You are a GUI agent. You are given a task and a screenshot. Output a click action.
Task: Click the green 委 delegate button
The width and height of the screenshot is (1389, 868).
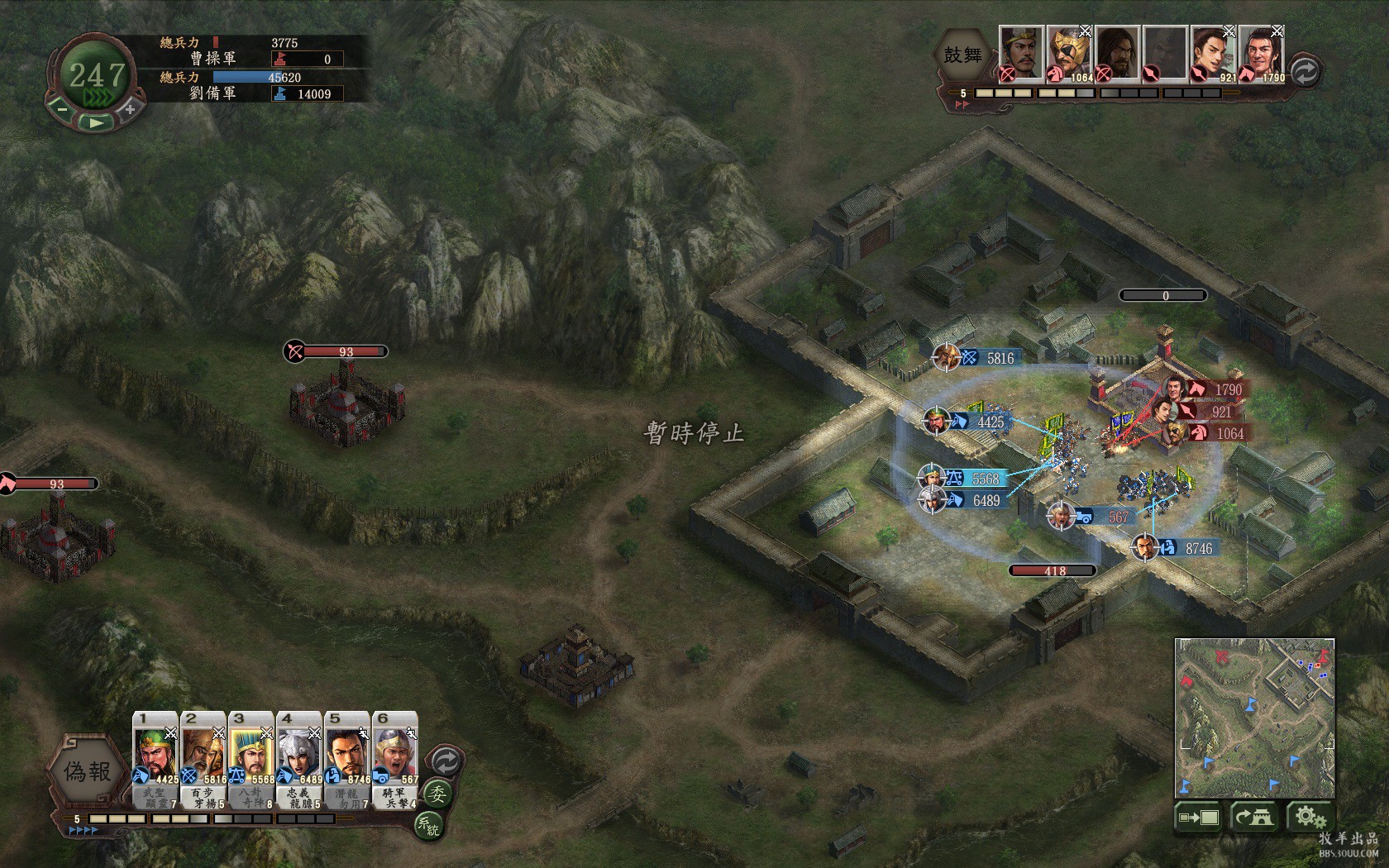(437, 794)
